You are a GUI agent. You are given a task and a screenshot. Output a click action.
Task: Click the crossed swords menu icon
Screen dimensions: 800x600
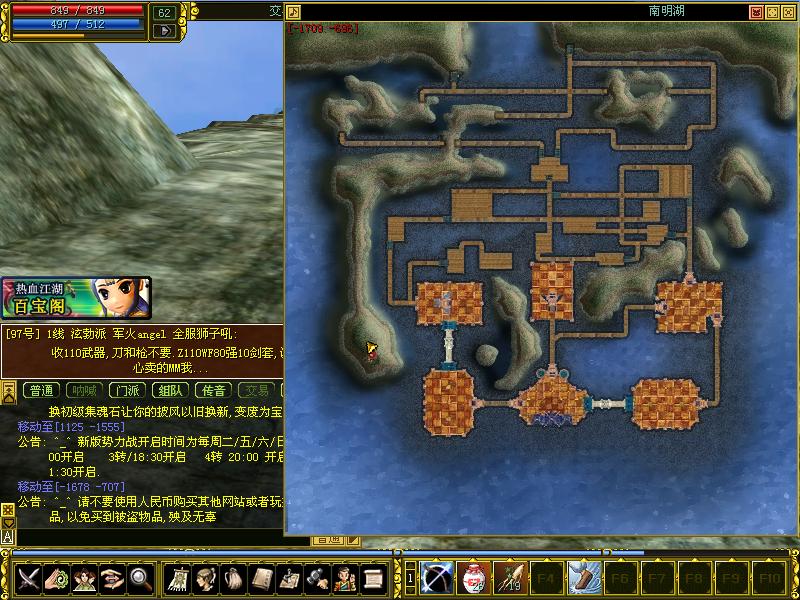coord(28,578)
